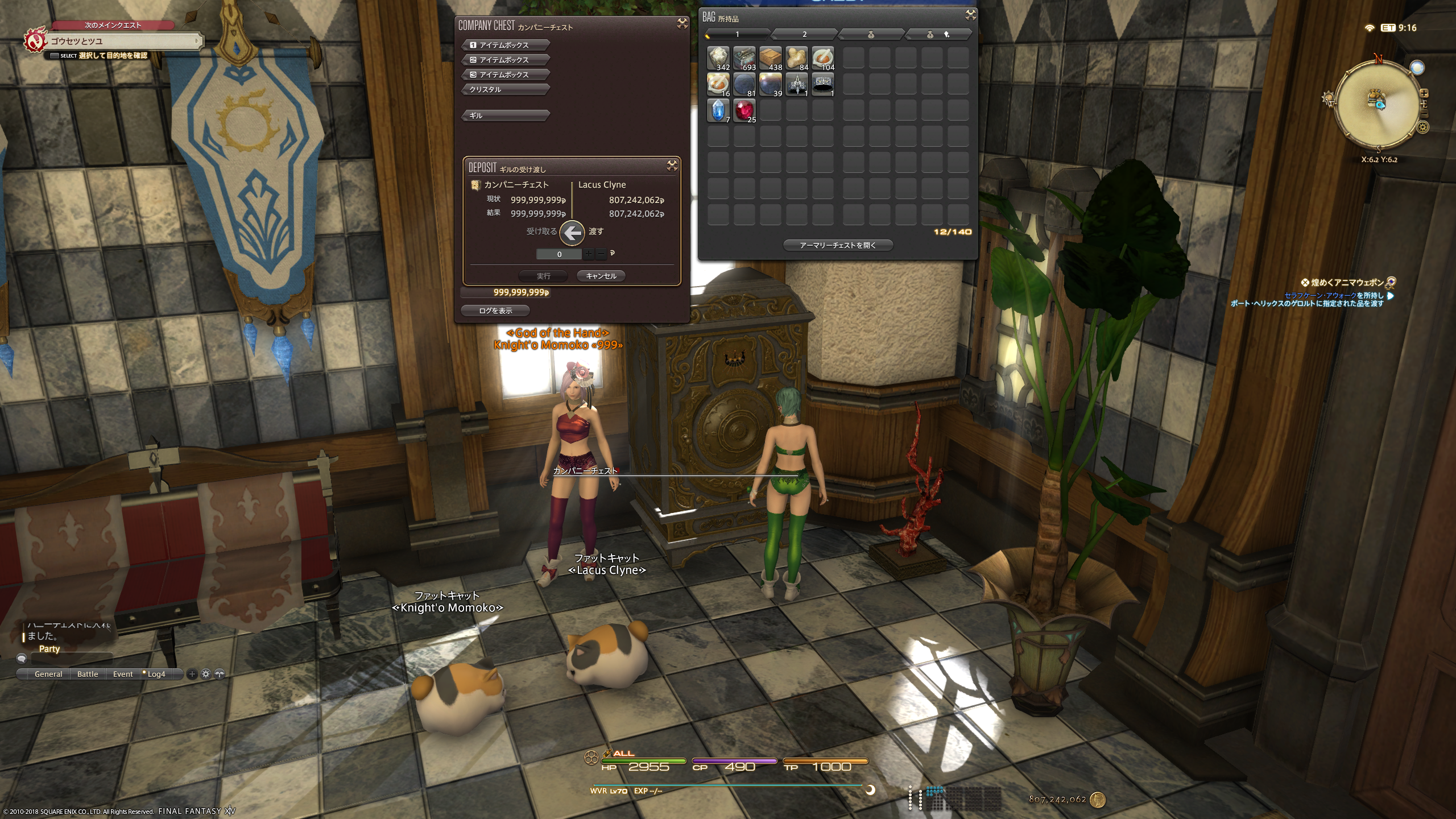The image size is (1456, 819).
Task: Close the Bag inventory window
Action: [970, 15]
